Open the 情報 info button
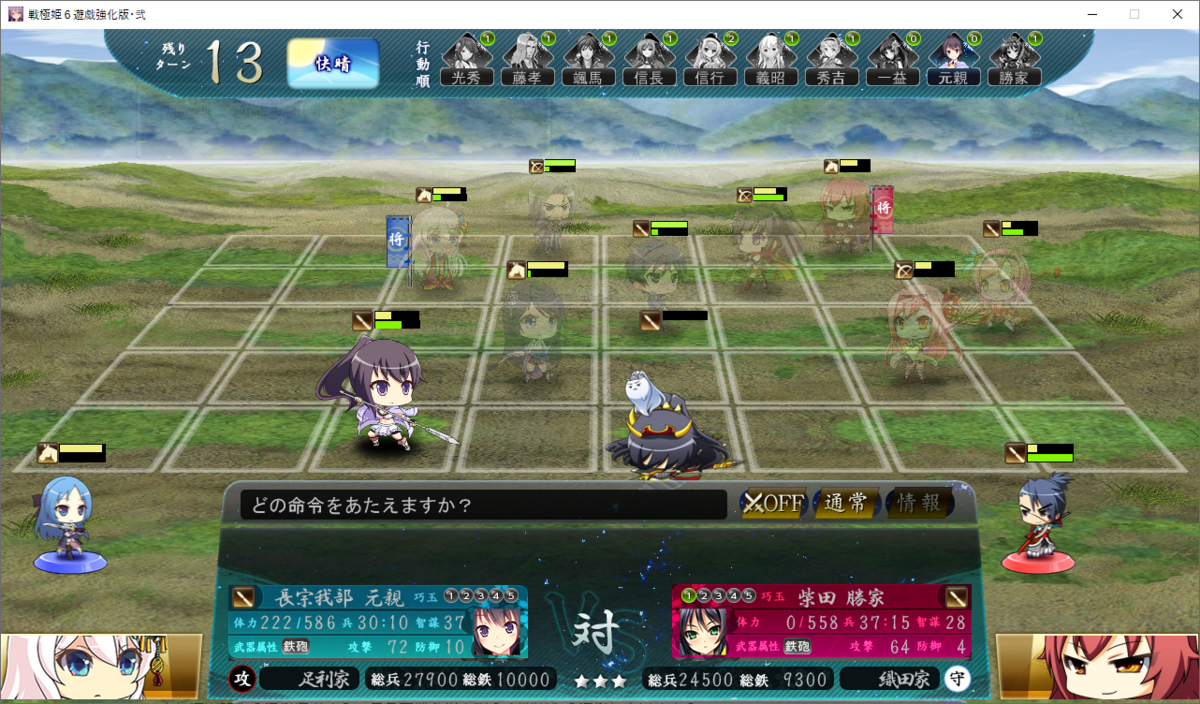The height and width of the screenshot is (704, 1200). [x=918, y=503]
